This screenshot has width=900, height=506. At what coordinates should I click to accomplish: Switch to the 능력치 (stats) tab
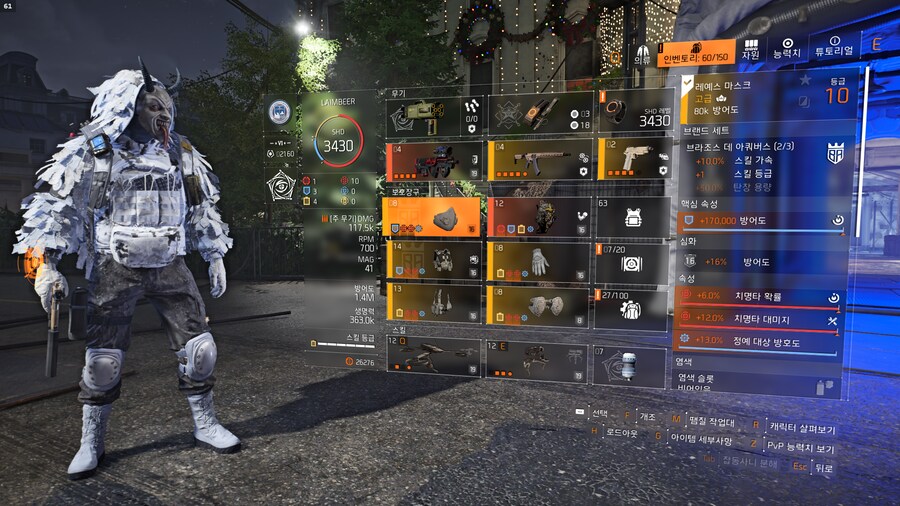point(789,50)
